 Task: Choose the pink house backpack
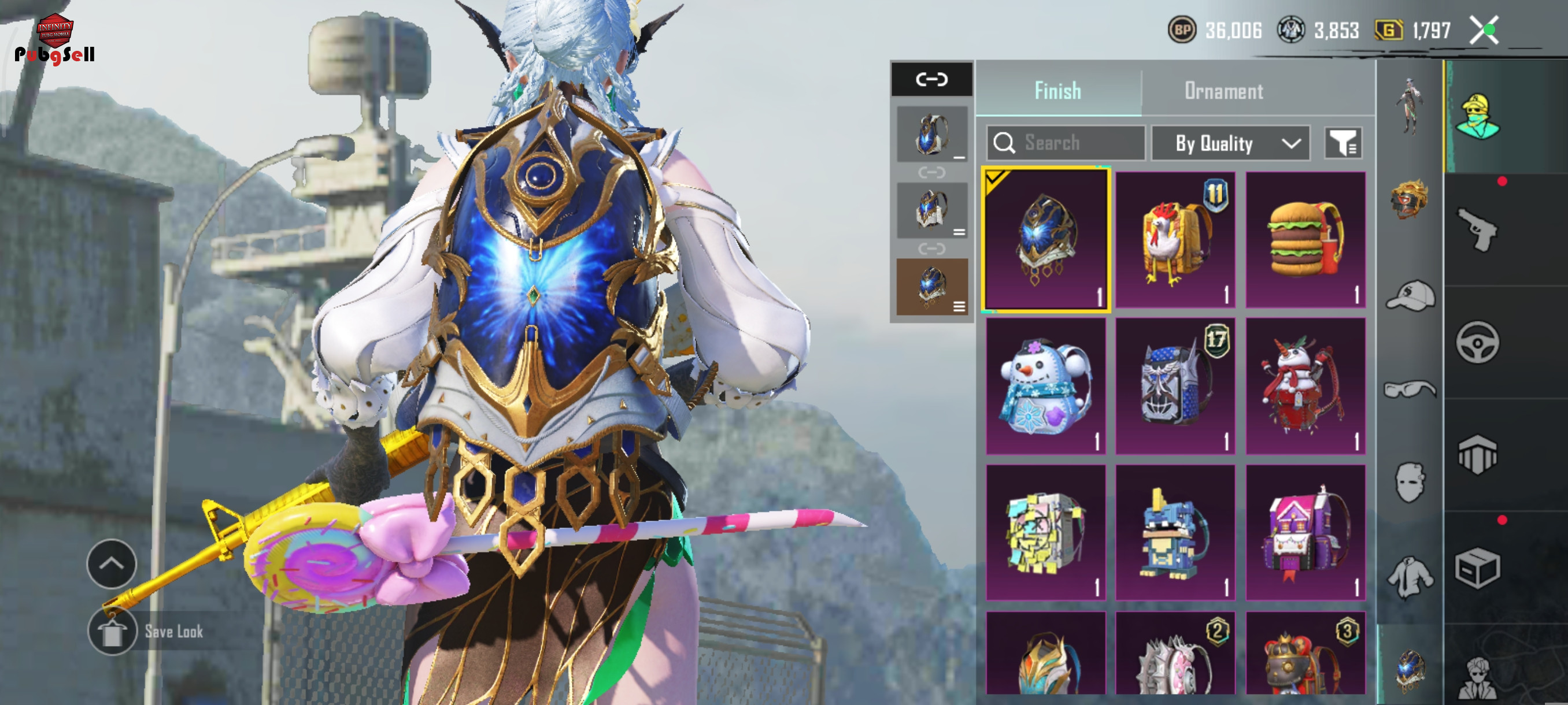(1306, 533)
